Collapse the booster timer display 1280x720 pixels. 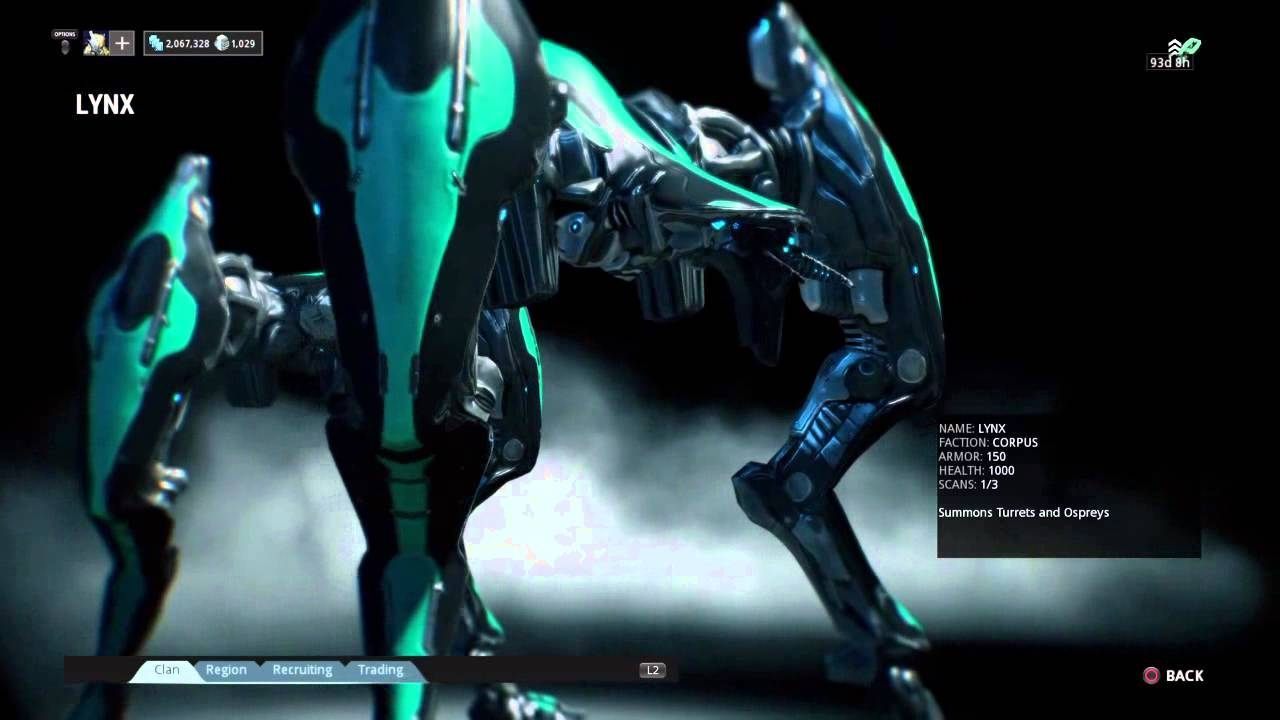[1169, 62]
